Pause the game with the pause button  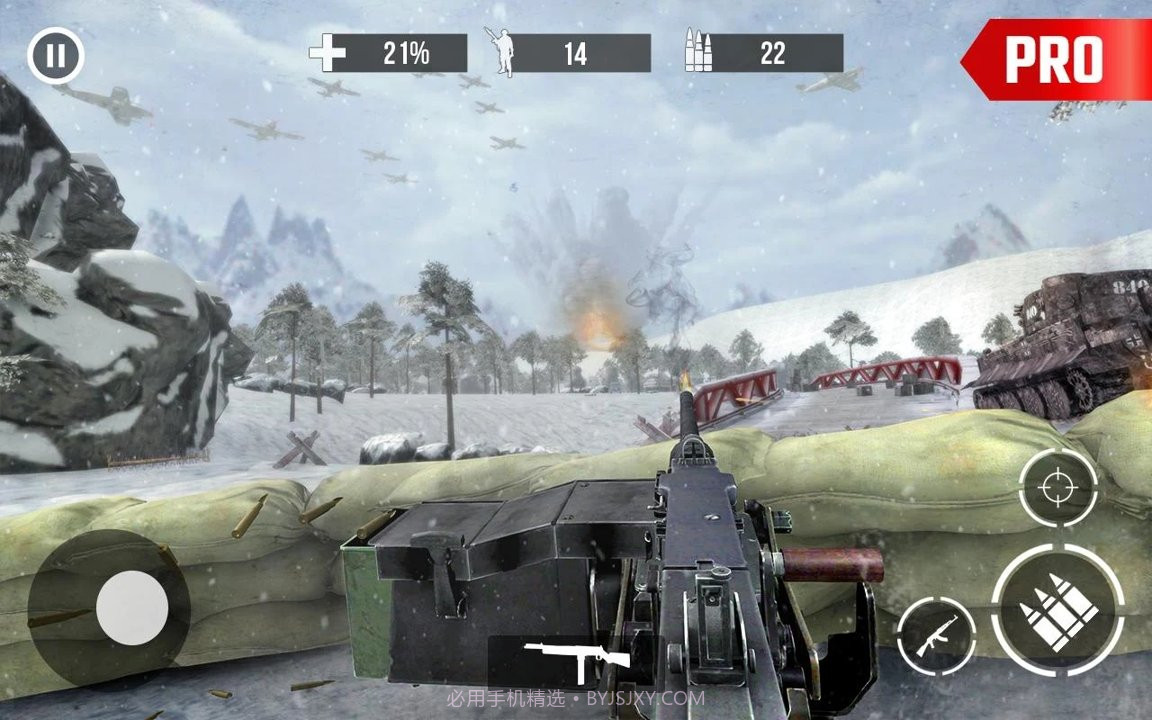56,56
